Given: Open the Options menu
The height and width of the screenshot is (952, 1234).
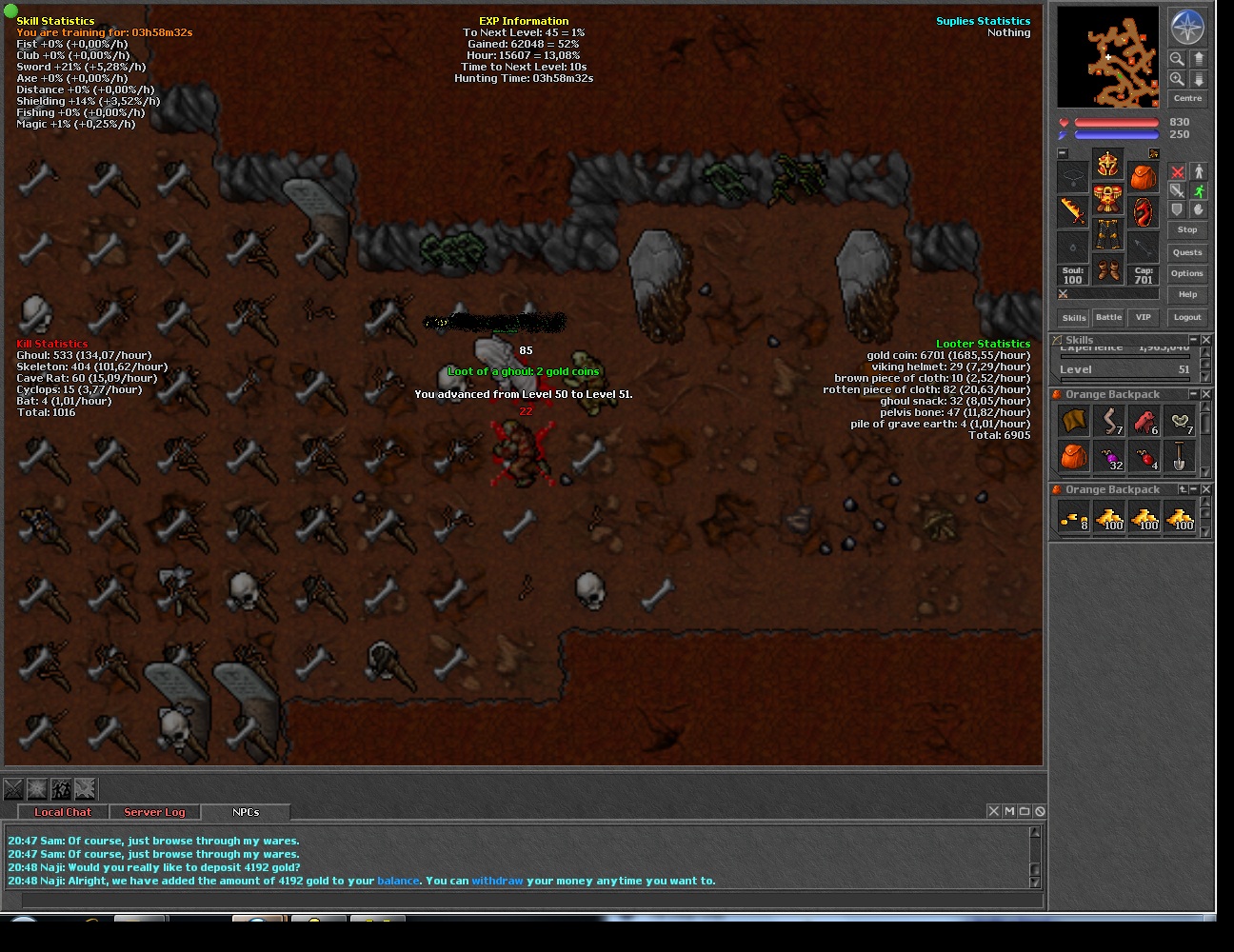Looking at the screenshot, I should point(1187,273).
